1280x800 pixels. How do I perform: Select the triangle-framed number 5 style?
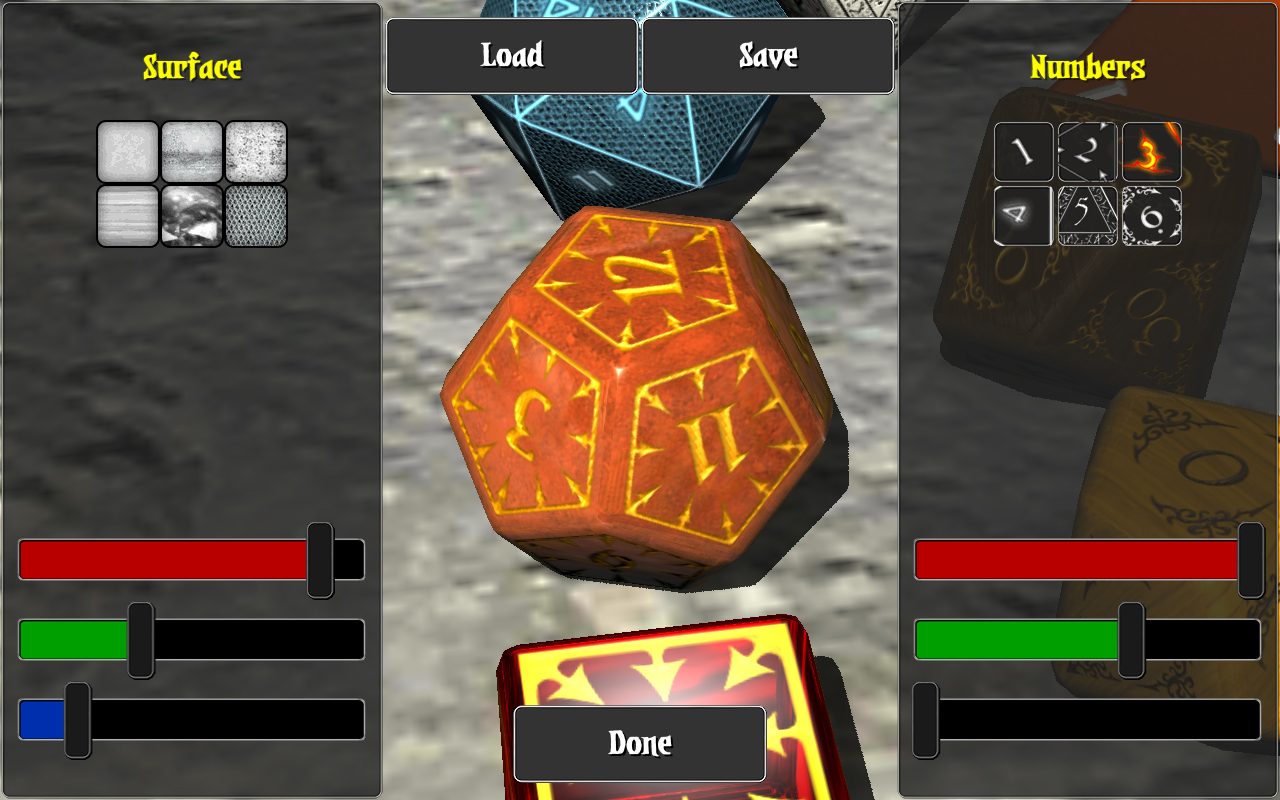[x=1086, y=214]
